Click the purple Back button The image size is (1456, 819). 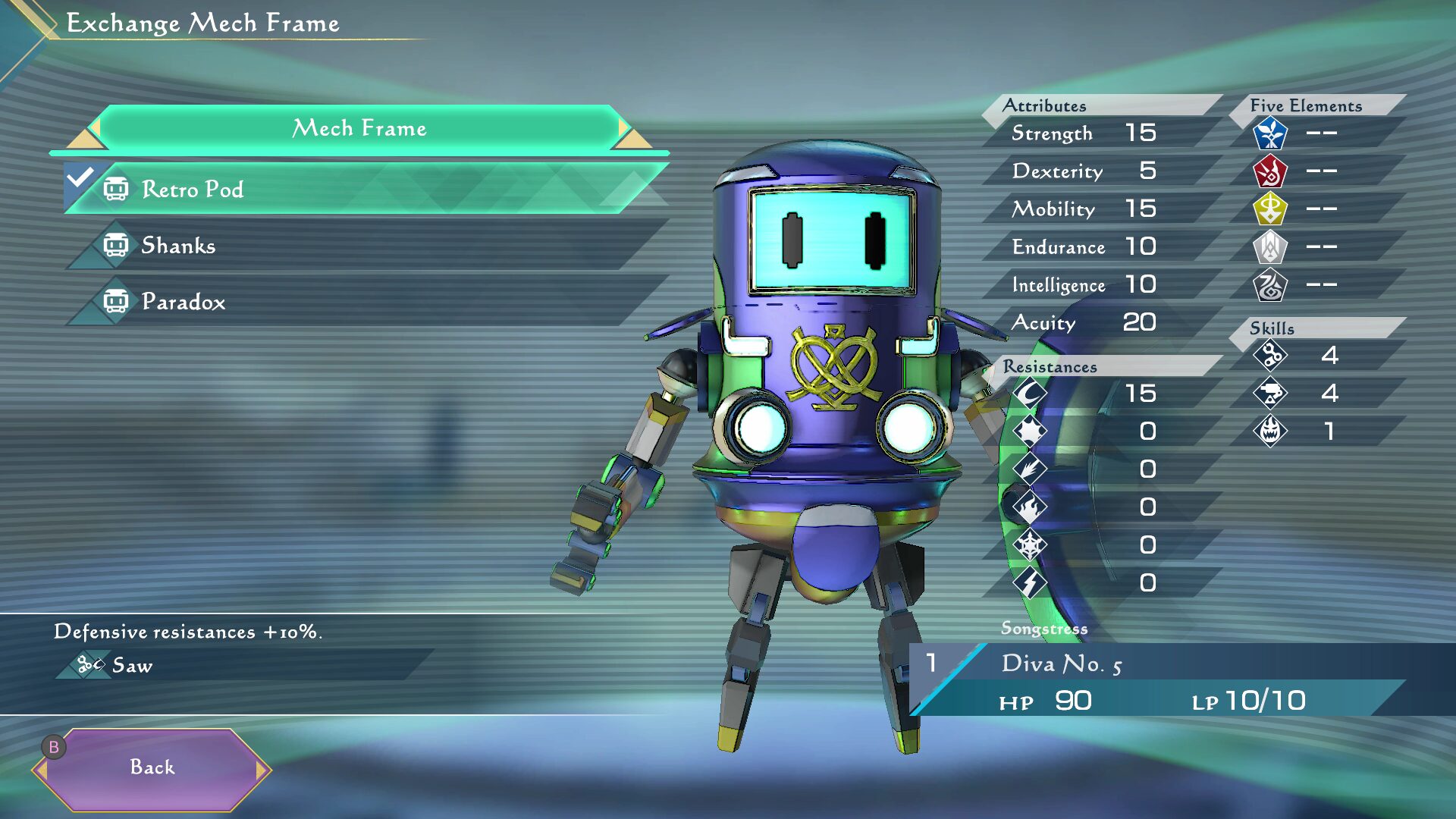152,767
